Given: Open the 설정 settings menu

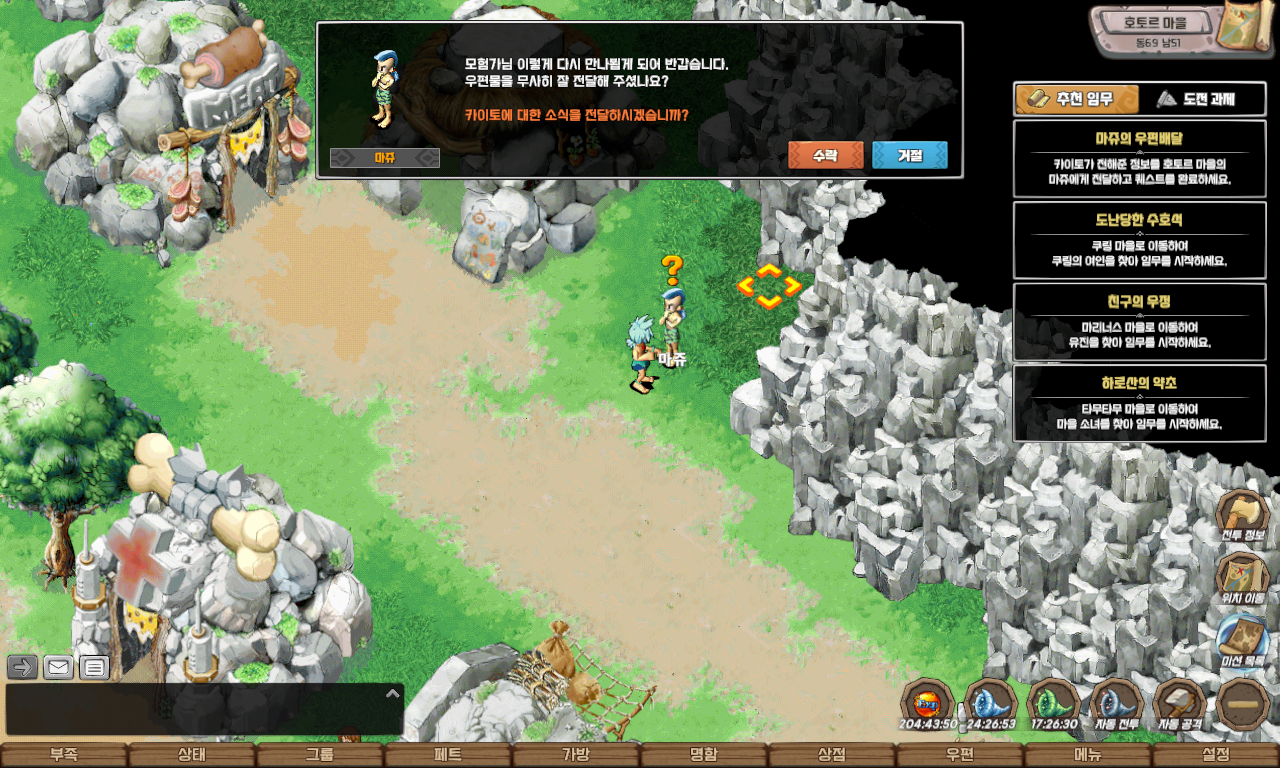Looking at the screenshot, I should tap(1216, 755).
